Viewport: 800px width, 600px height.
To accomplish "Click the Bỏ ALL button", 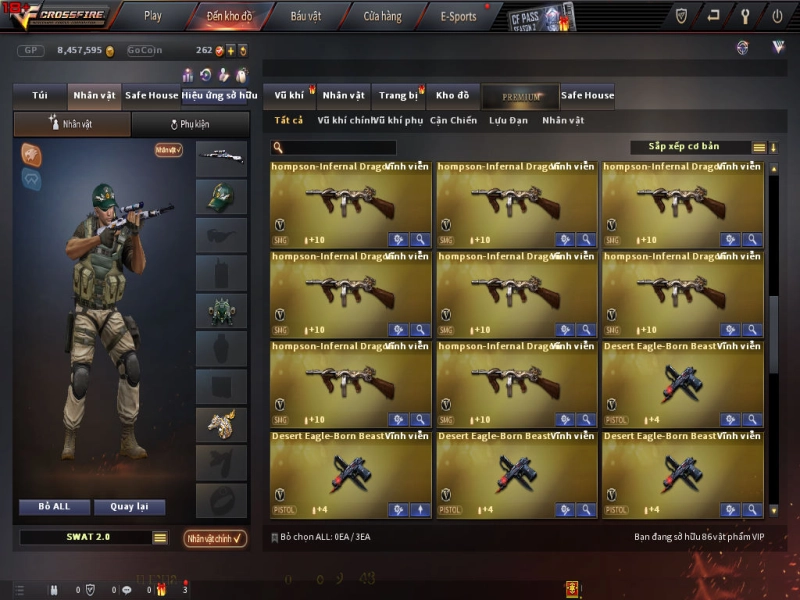I will click(x=54, y=507).
